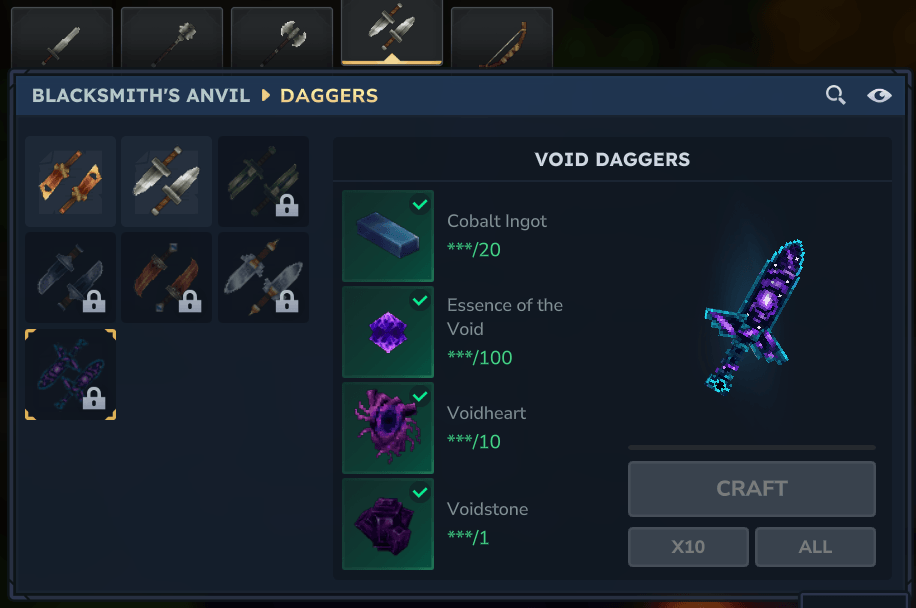Image resolution: width=916 pixels, height=608 pixels.
Task: Go back to Blacksmith's Anvil breadcrumb
Action: [x=140, y=96]
